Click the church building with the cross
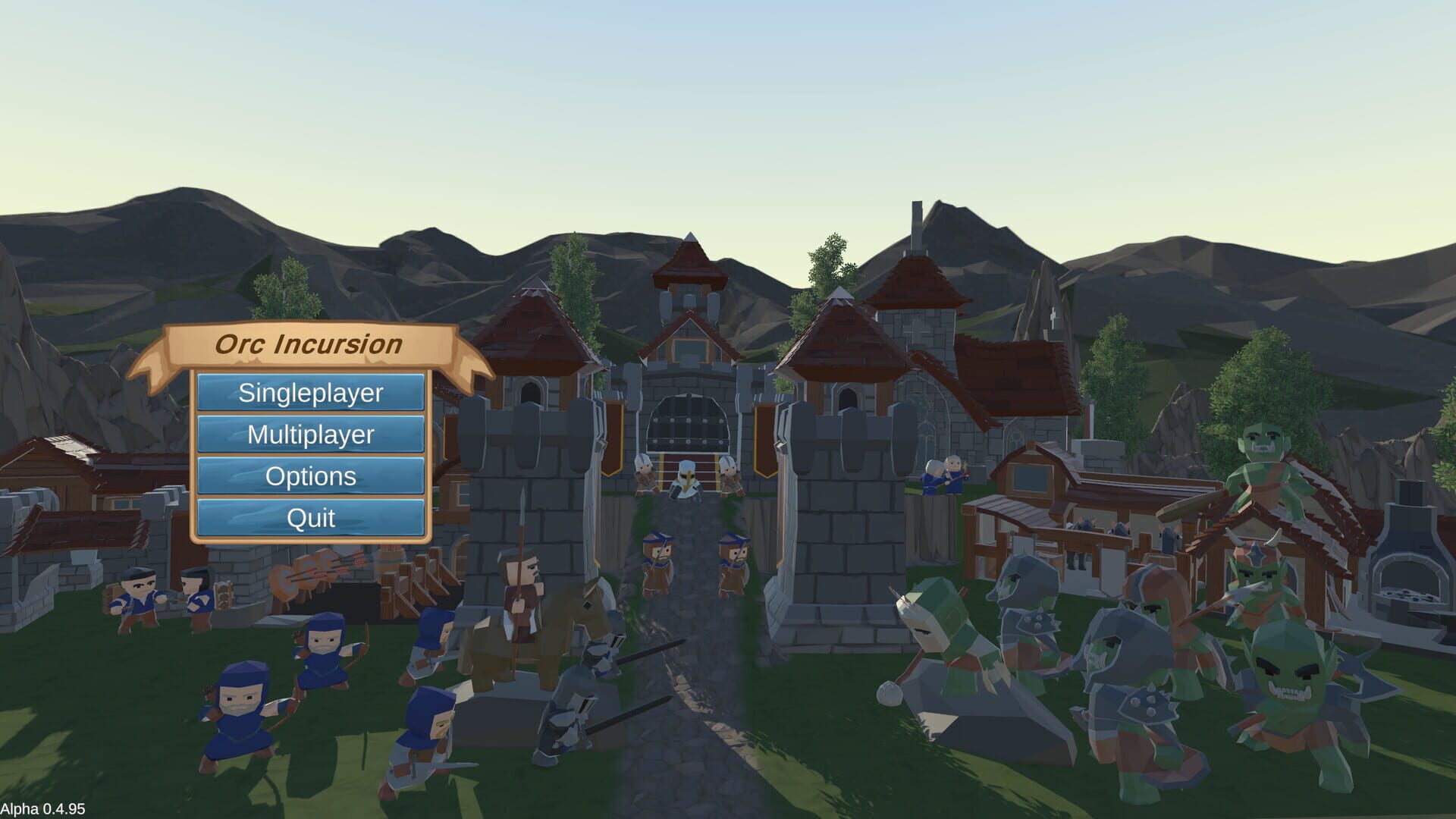Screen dimensions: 1456x819 tap(921, 341)
